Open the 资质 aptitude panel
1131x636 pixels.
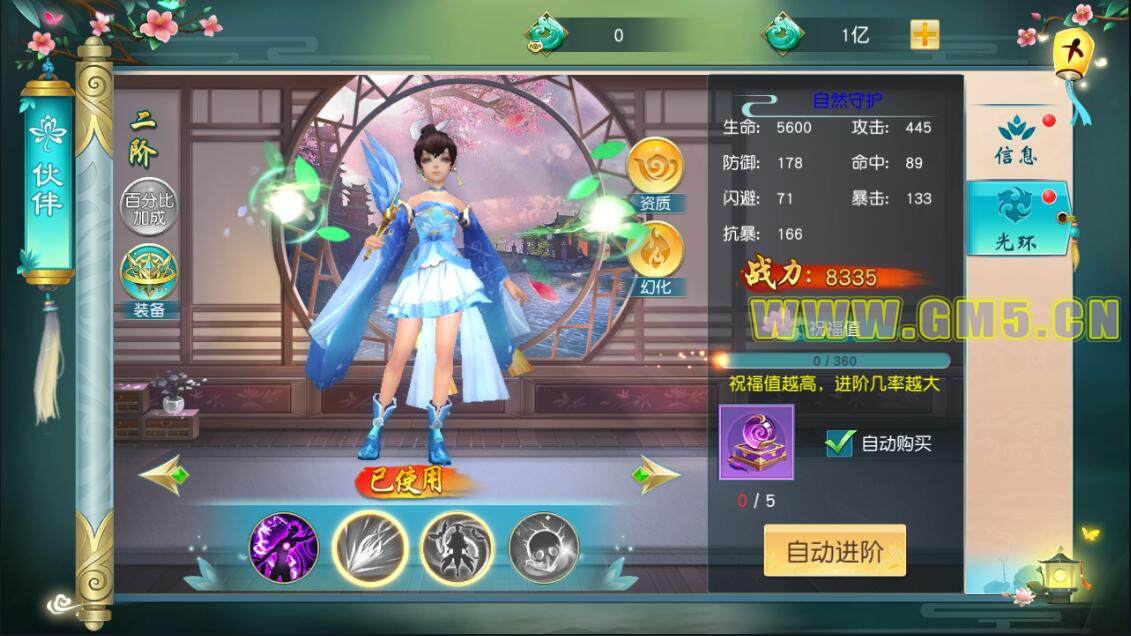pyautogui.click(x=655, y=174)
